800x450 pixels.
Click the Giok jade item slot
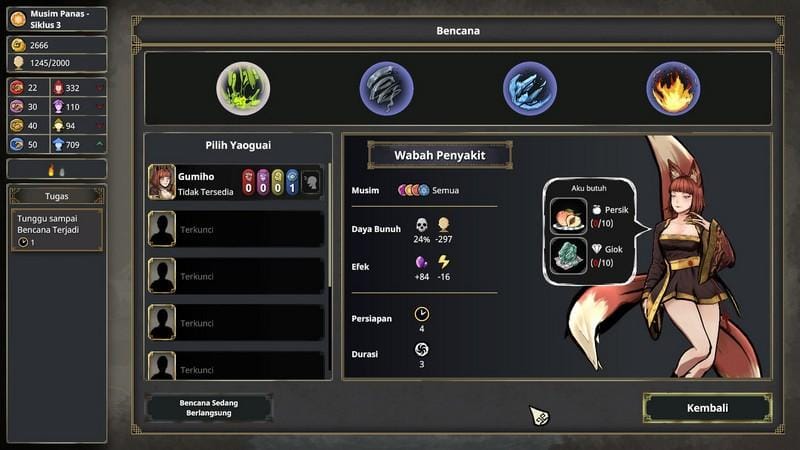coord(569,255)
